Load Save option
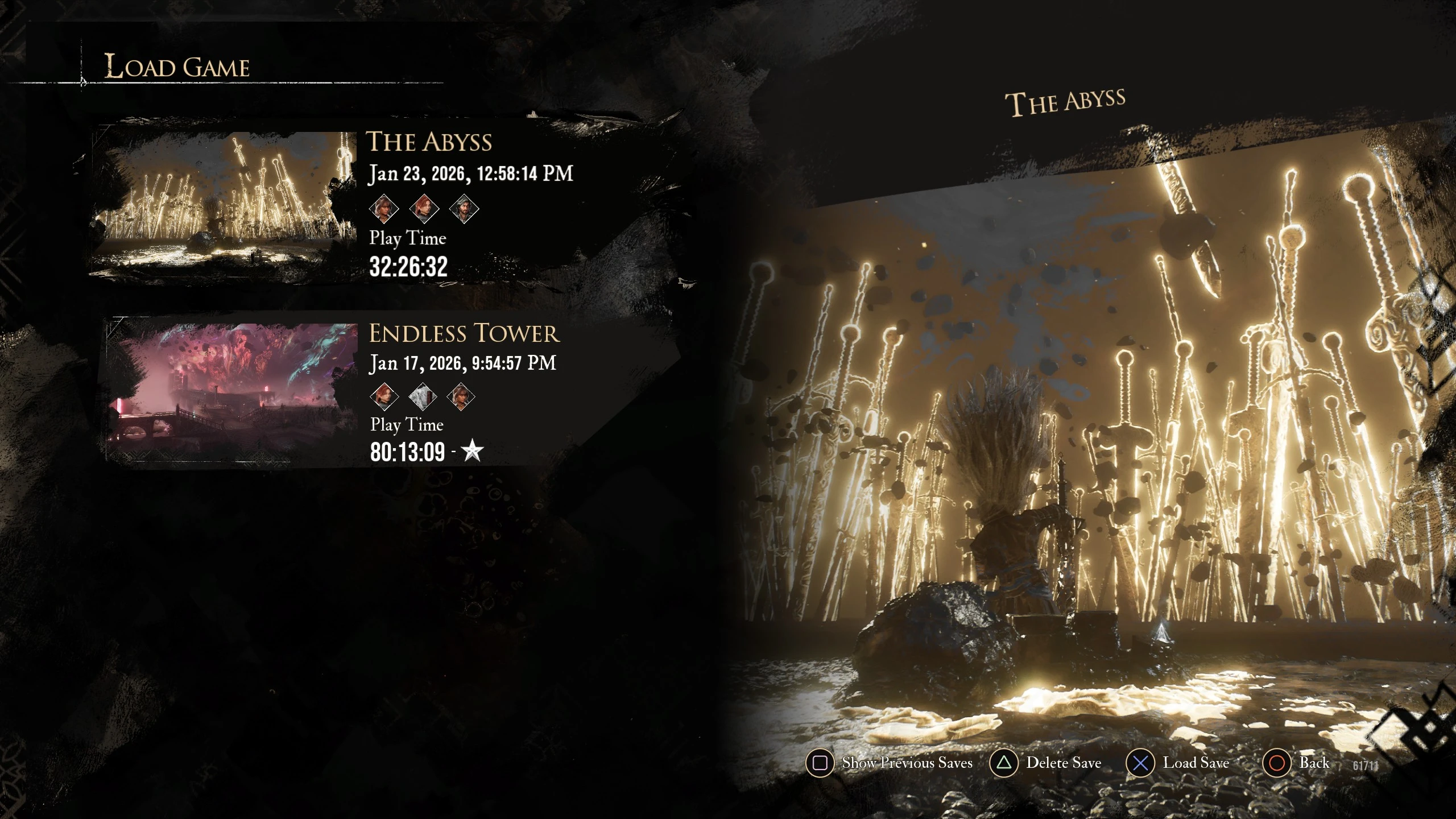Image resolution: width=1456 pixels, height=819 pixels. (1178, 763)
